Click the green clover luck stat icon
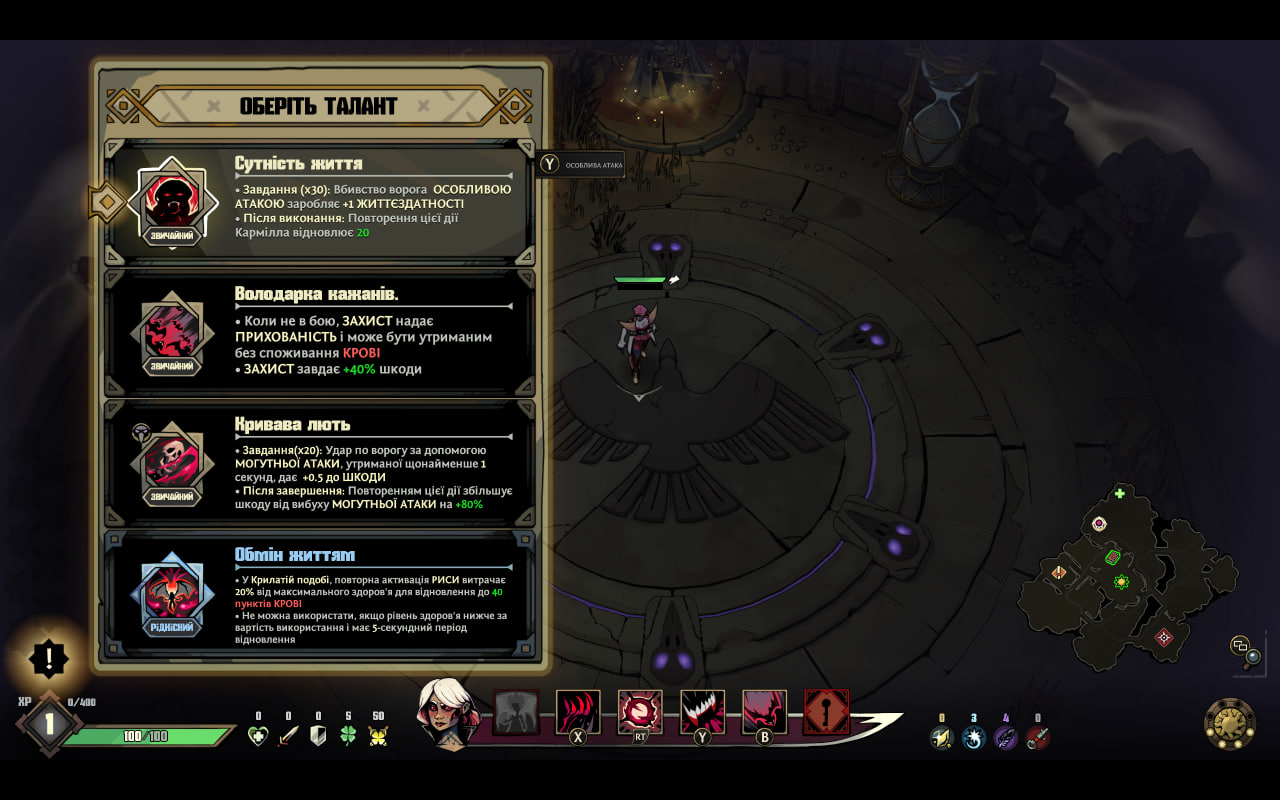 click(x=348, y=737)
